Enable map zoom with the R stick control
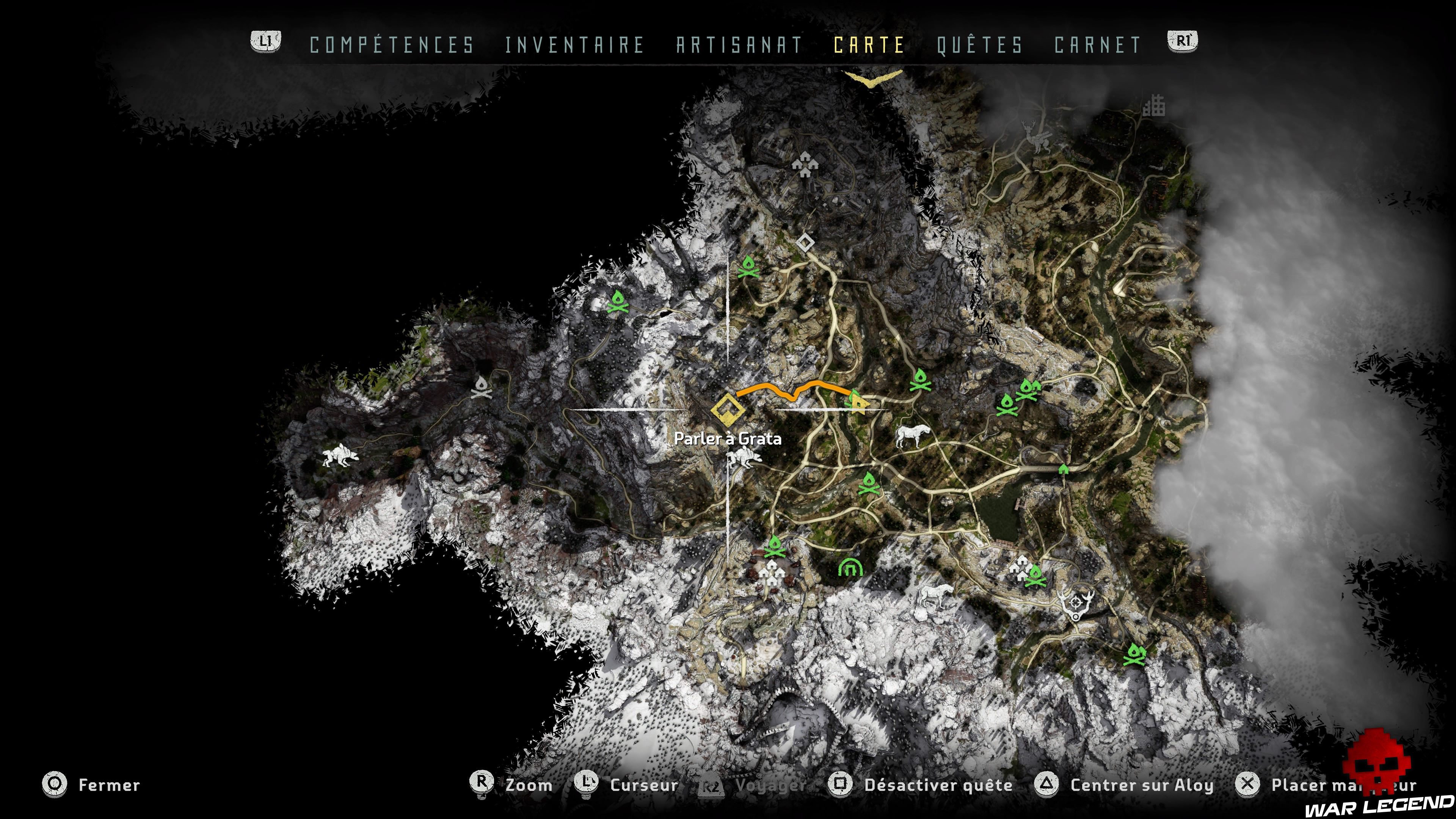The height and width of the screenshot is (819, 1456). click(x=529, y=786)
